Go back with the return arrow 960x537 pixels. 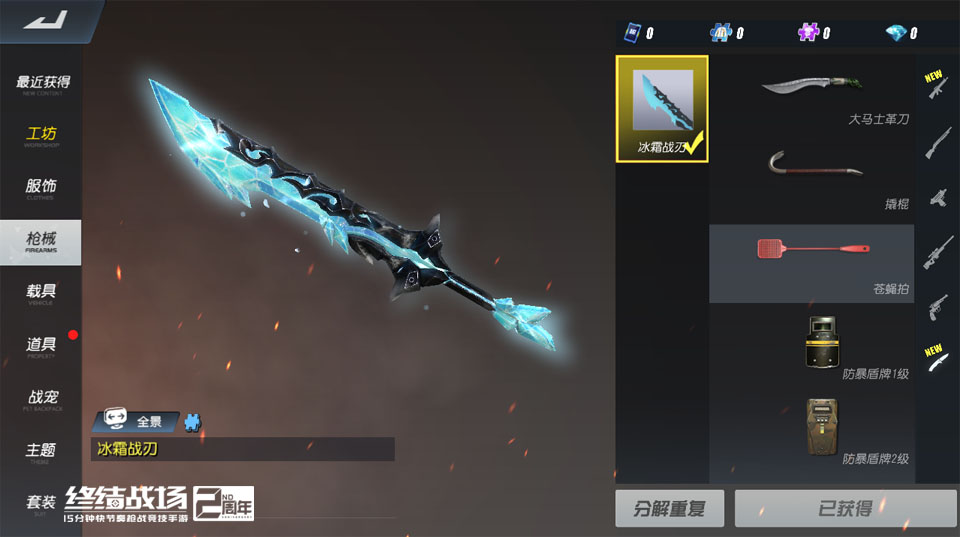44,20
